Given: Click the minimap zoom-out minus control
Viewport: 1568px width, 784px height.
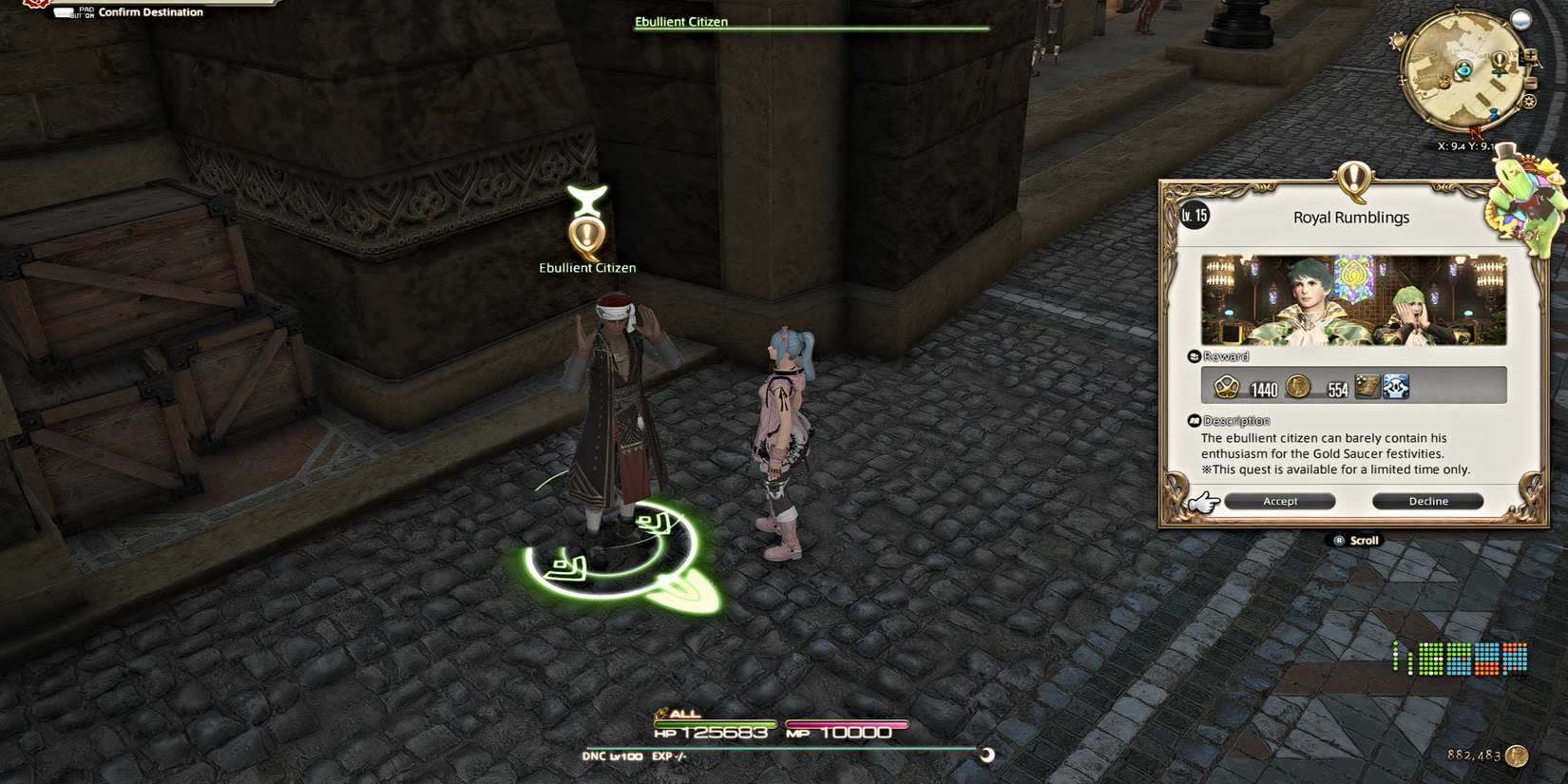Looking at the screenshot, I should tap(1531, 83).
